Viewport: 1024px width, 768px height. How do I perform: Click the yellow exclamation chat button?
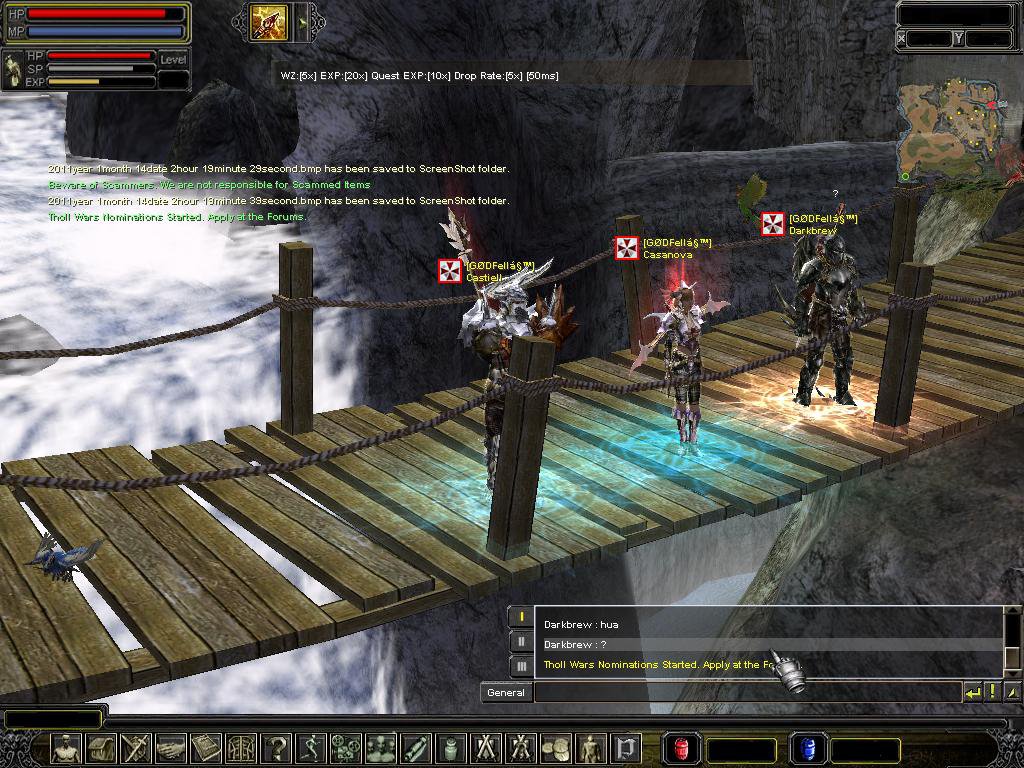pyautogui.click(x=993, y=692)
